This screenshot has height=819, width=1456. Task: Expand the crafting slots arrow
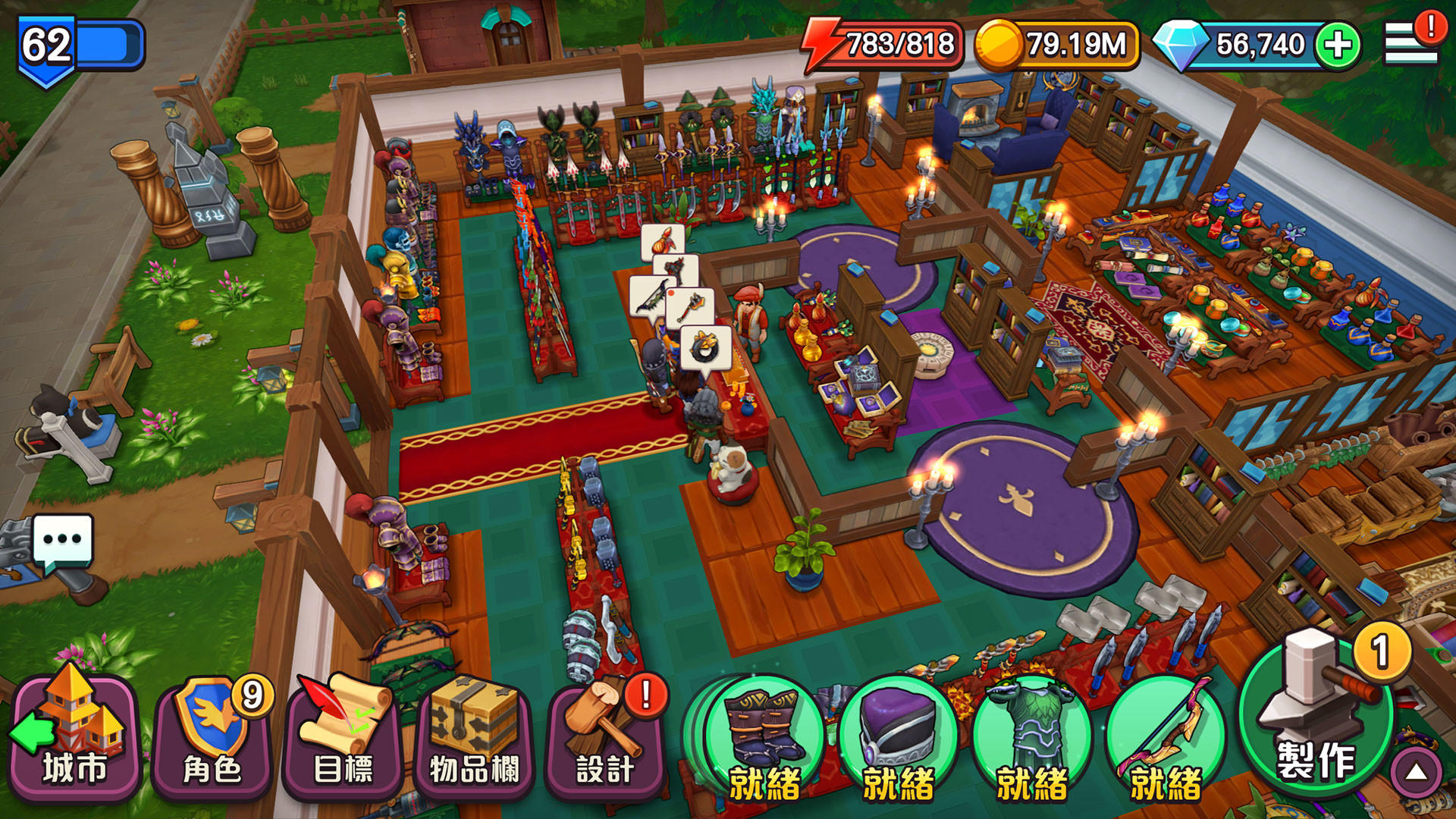1415,773
